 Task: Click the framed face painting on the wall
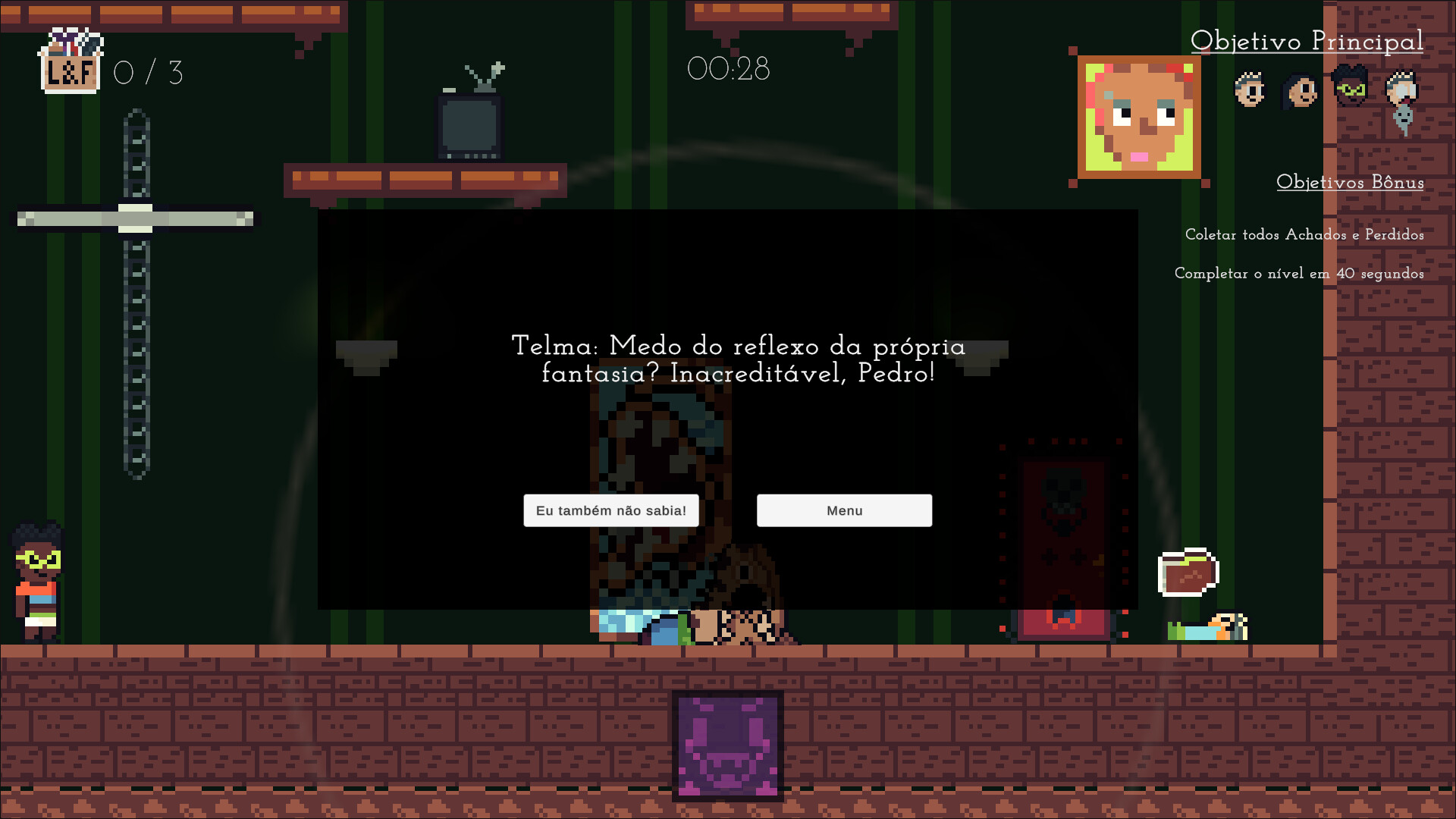point(1138,118)
